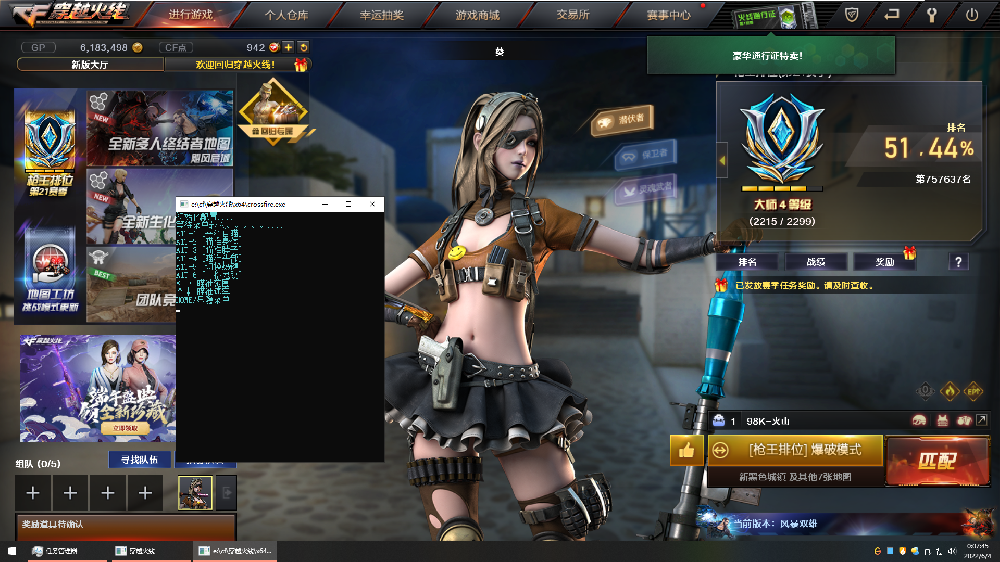Change mode via 枪王排位 爆破模式 button
The height and width of the screenshot is (562, 1000).
pos(795,450)
